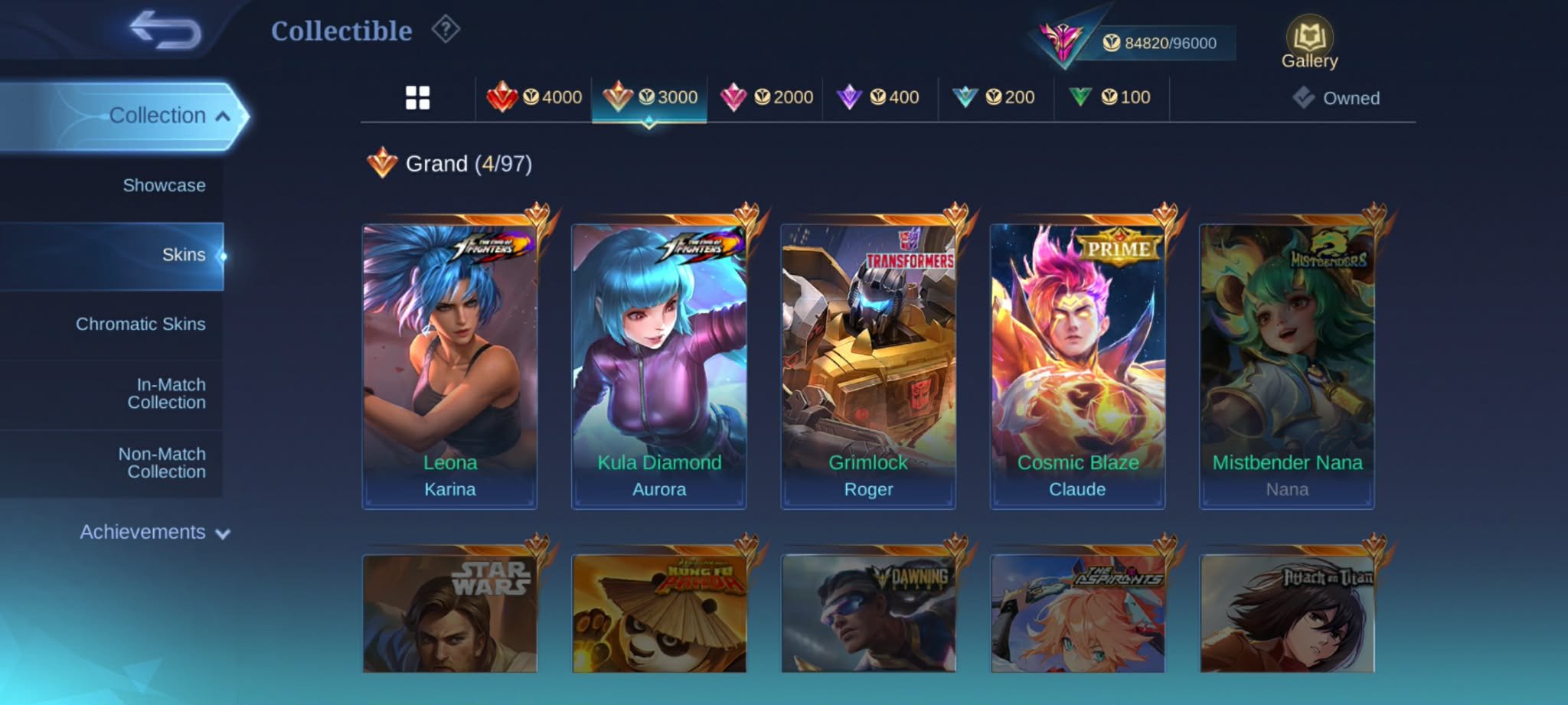Open the In-Match Collection category

(x=166, y=393)
